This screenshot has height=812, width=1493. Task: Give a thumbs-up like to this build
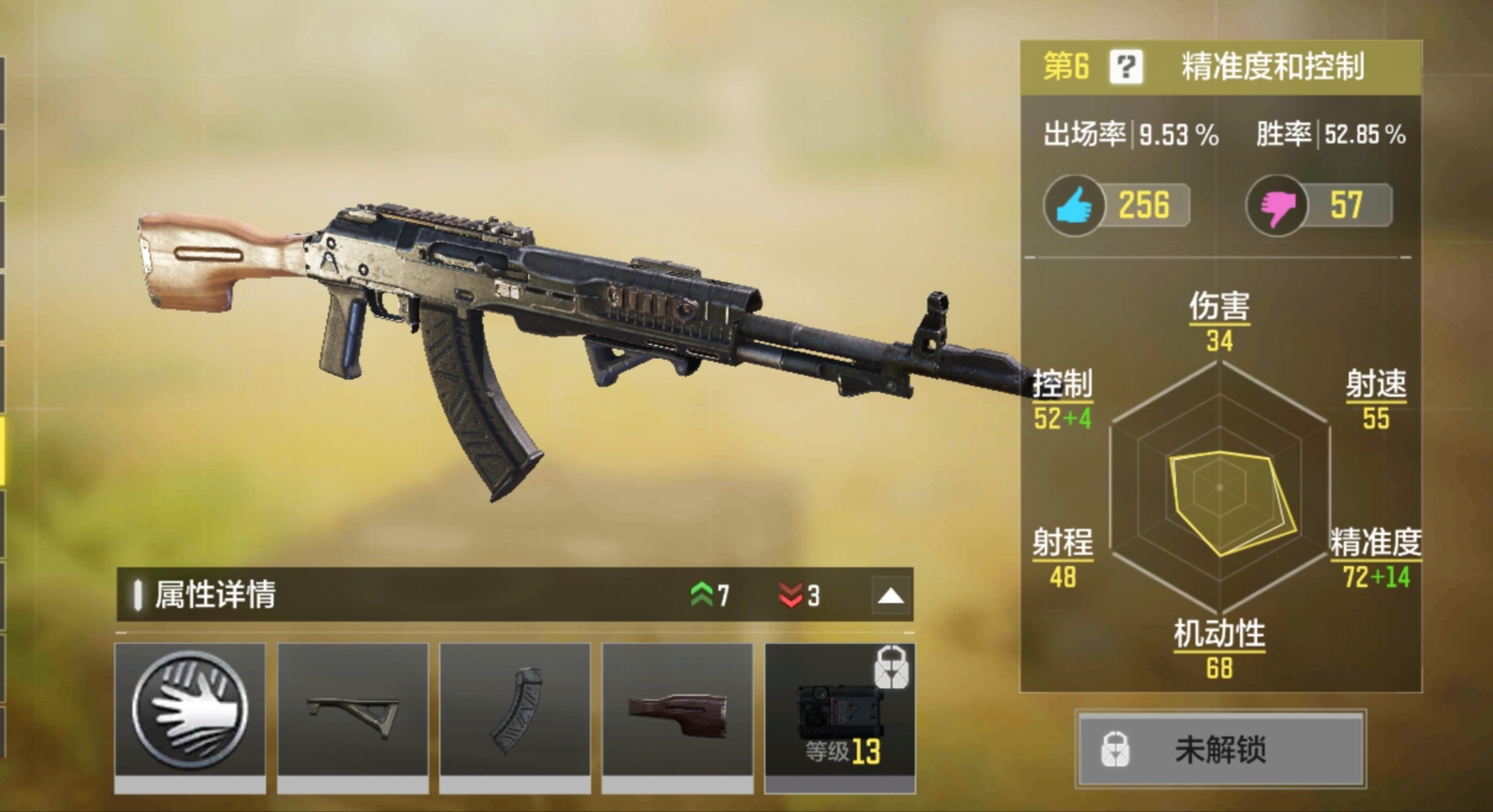pos(1074,206)
